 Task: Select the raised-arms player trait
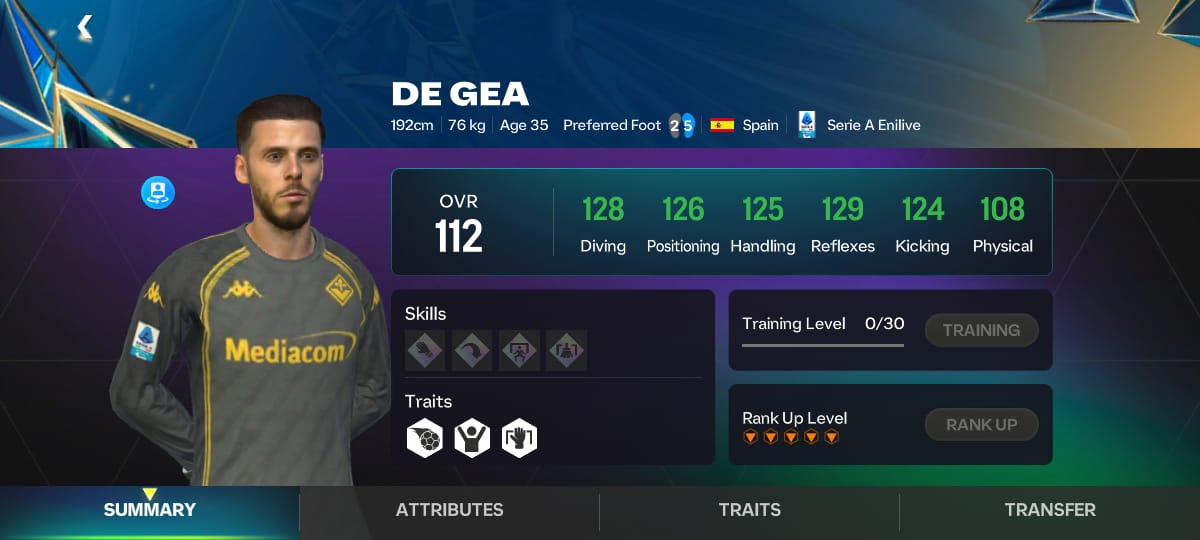pyautogui.click(x=472, y=438)
